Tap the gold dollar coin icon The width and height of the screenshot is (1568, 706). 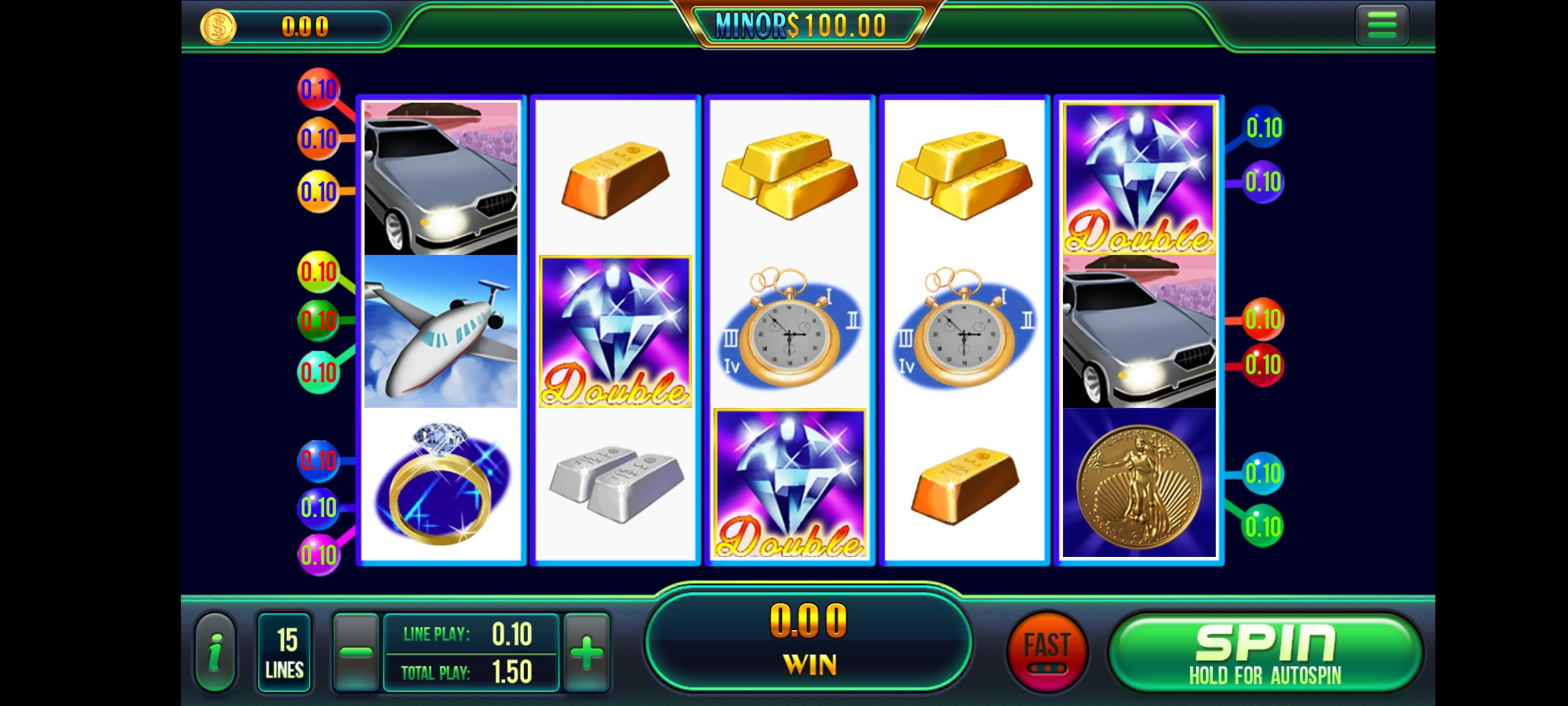(218, 27)
